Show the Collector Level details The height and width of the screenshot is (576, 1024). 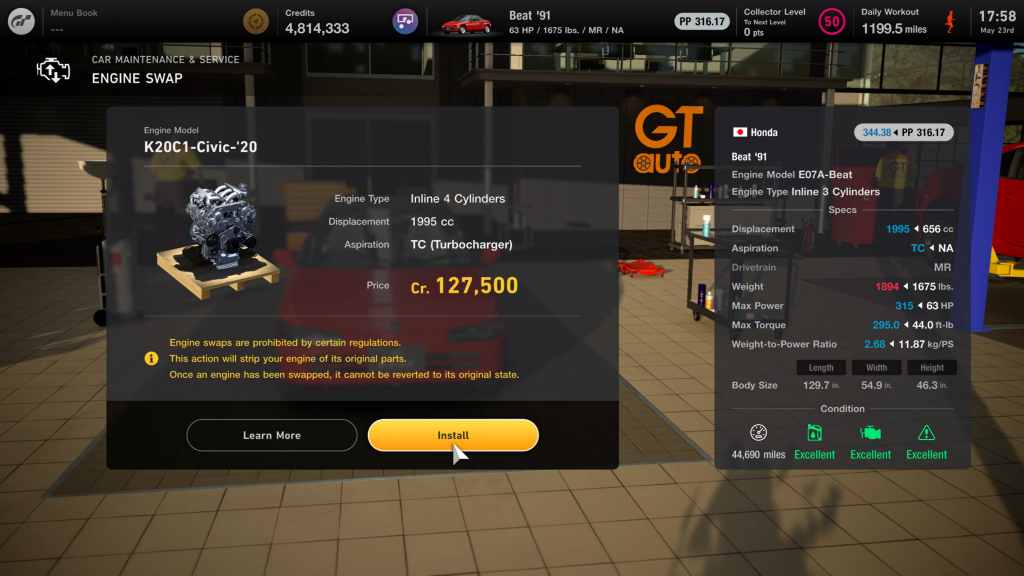[775, 21]
